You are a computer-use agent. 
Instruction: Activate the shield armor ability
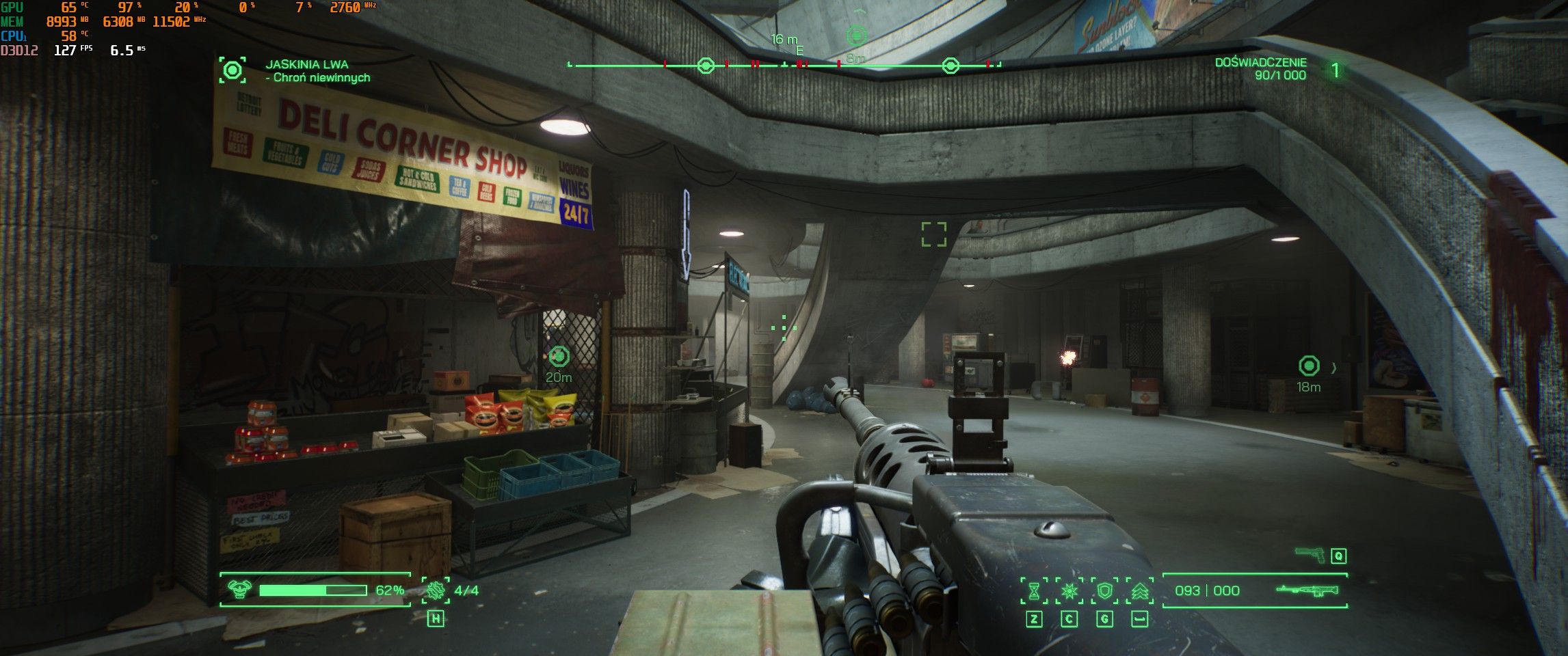pos(1104,590)
